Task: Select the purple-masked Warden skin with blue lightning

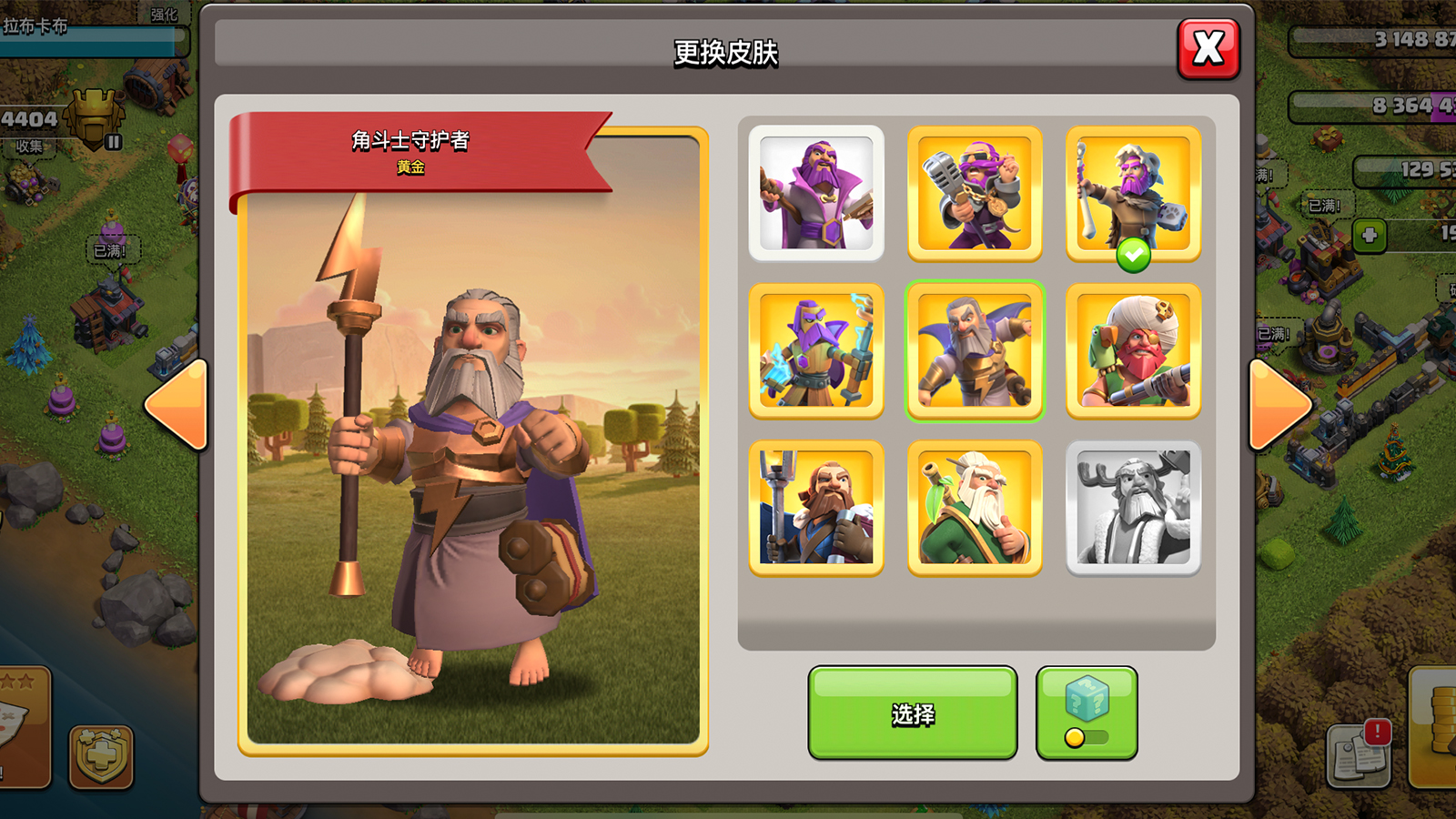Action: tap(816, 350)
